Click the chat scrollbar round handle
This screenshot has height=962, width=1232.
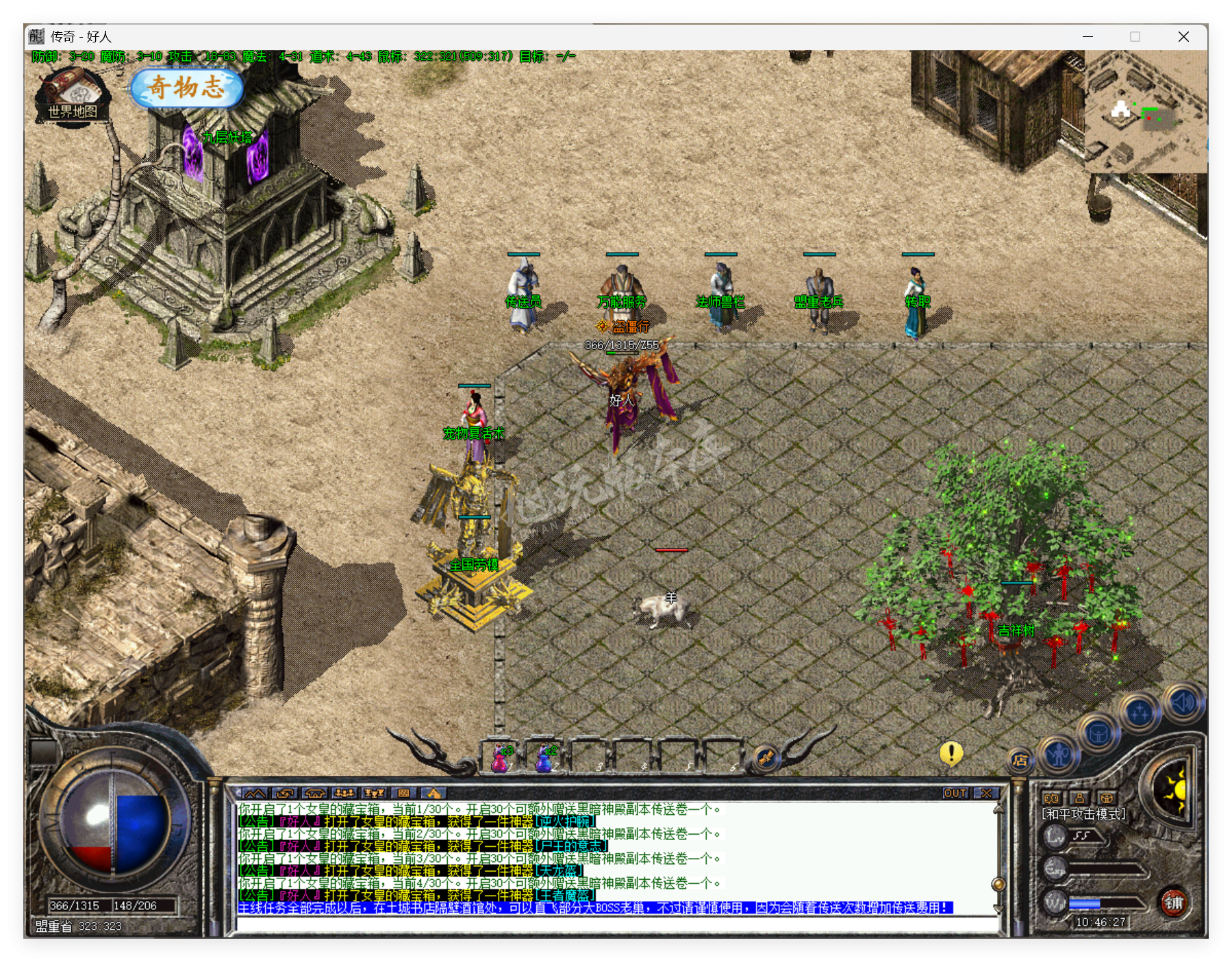[998, 884]
